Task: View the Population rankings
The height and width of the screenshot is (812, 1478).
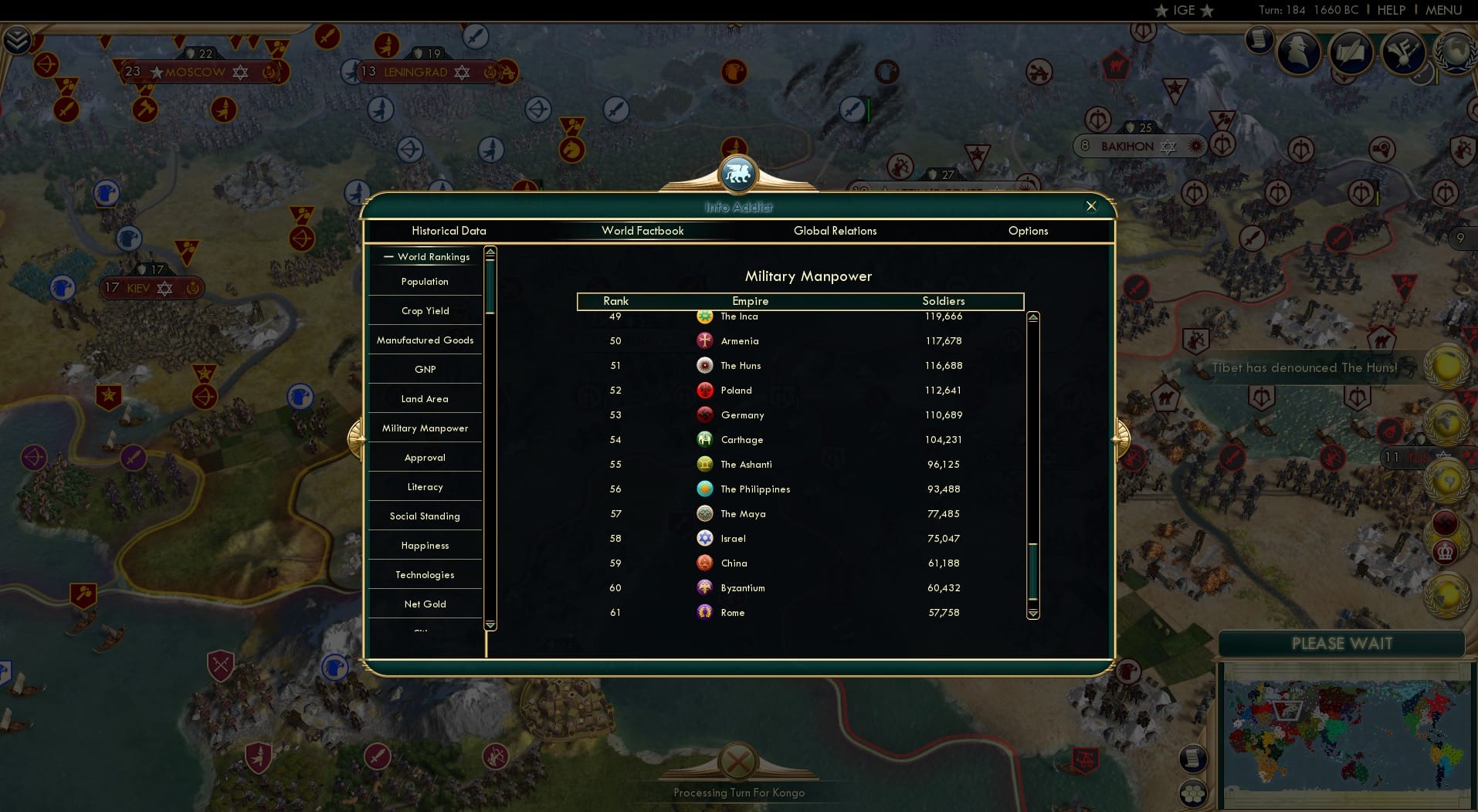Action: tap(424, 282)
